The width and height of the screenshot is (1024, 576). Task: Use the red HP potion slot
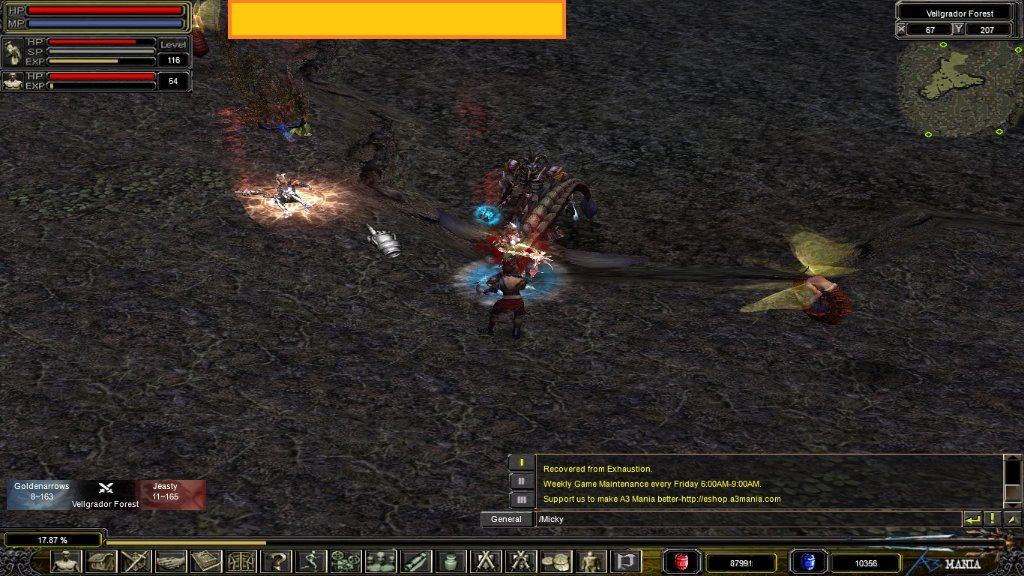[683, 562]
